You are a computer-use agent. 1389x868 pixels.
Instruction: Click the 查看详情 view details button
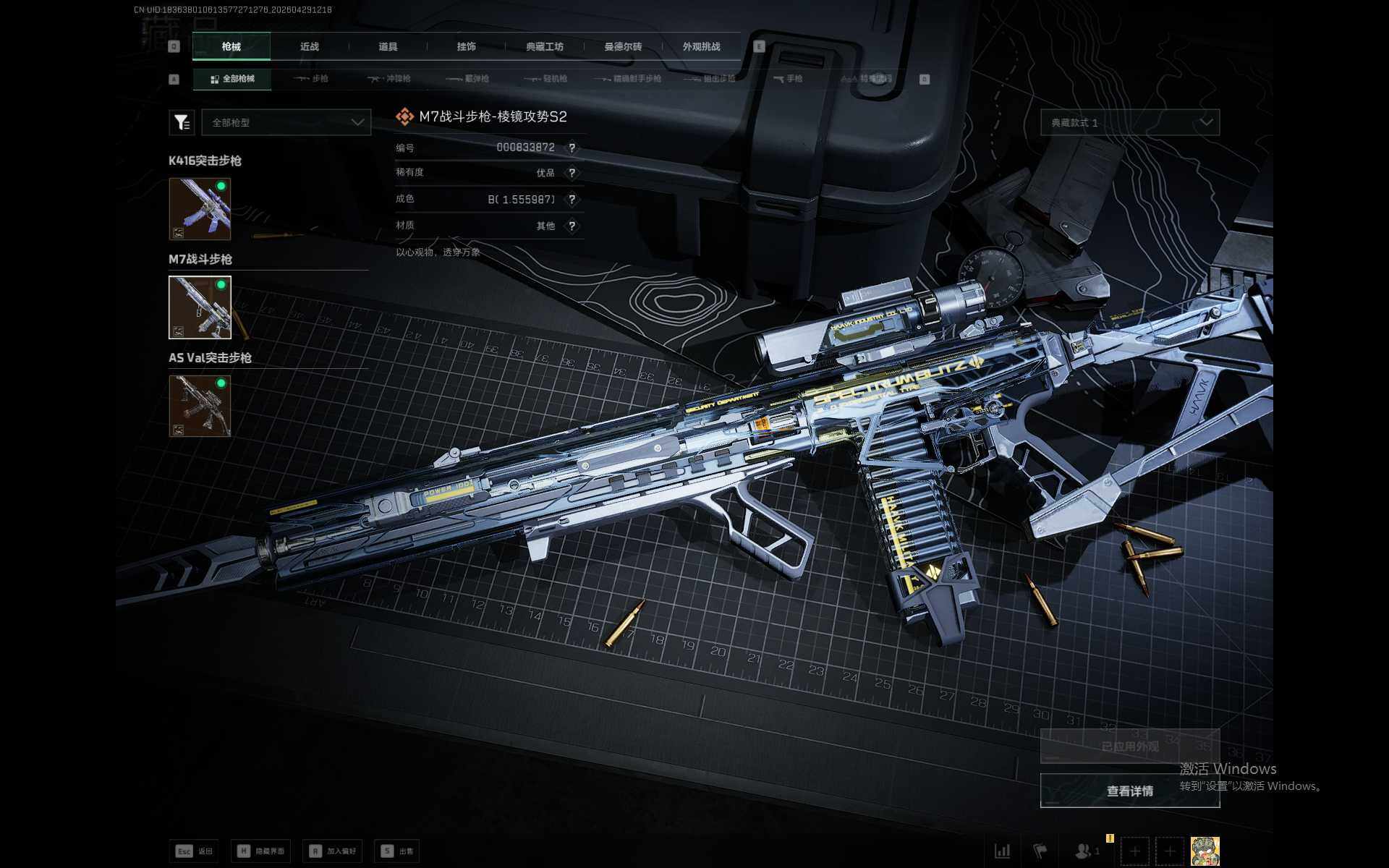(x=1129, y=791)
